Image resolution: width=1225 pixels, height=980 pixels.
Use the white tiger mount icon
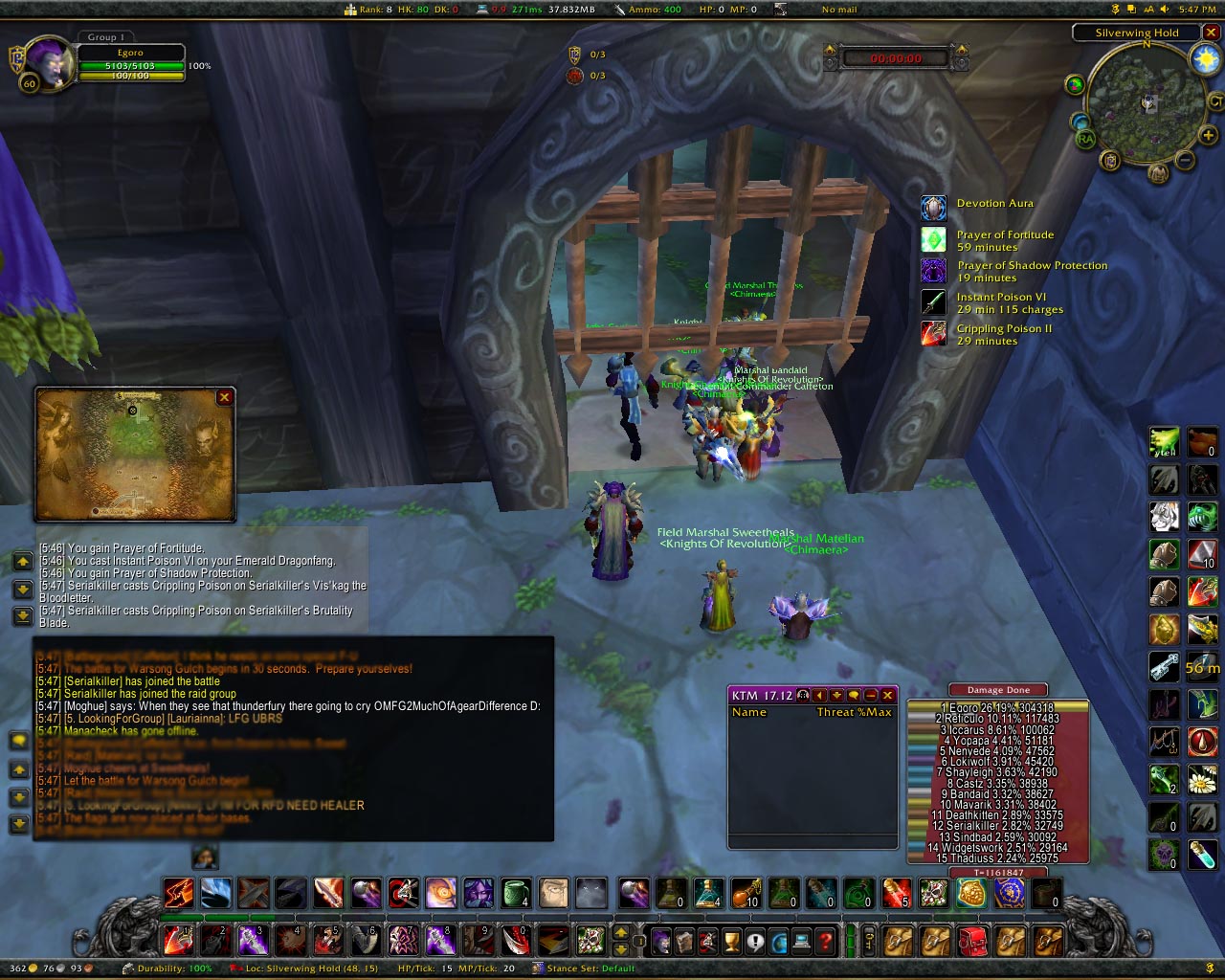[x=1164, y=518]
